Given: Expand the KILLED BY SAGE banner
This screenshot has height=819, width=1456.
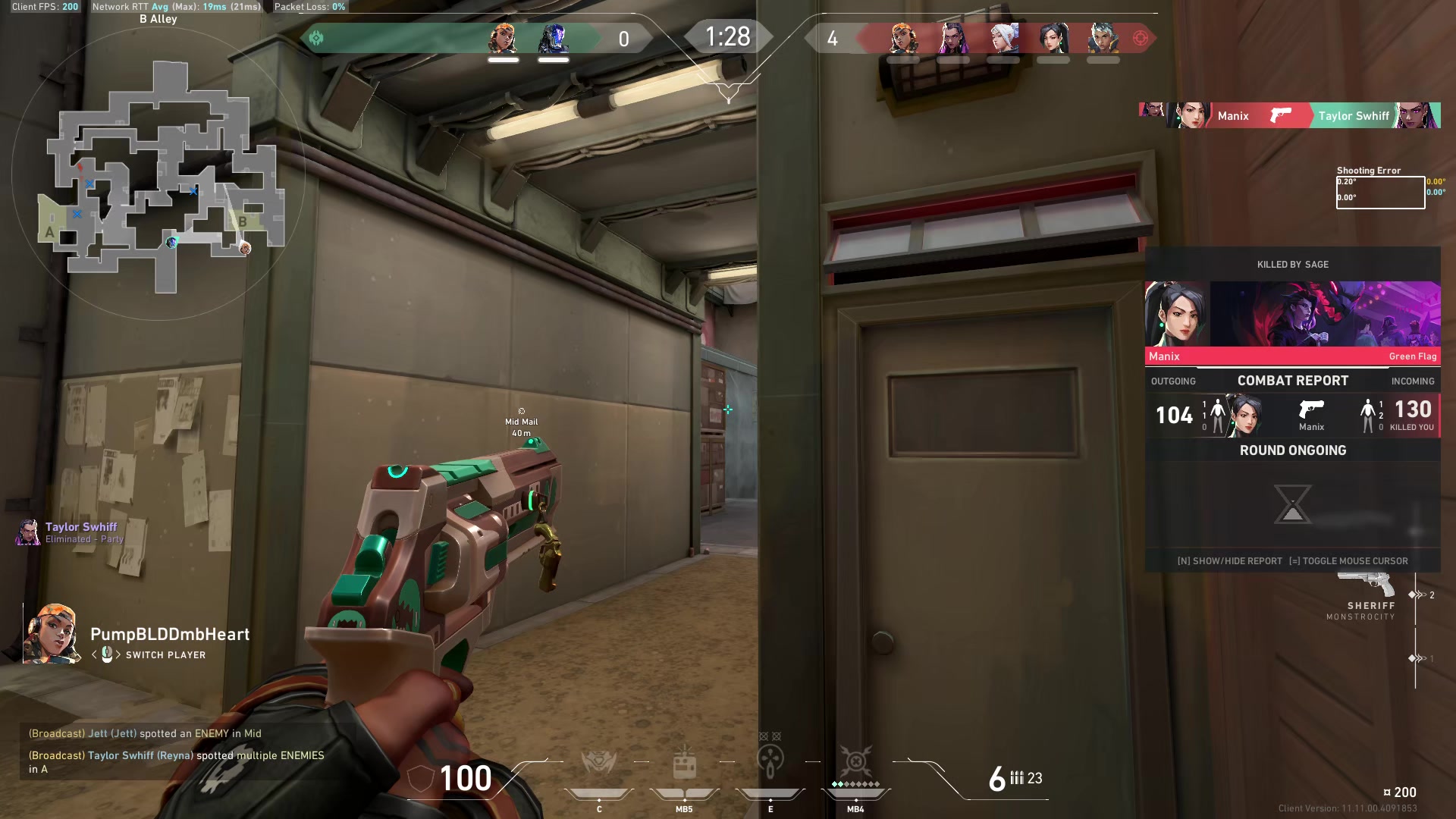Looking at the screenshot, I should tap(1292, 264).
